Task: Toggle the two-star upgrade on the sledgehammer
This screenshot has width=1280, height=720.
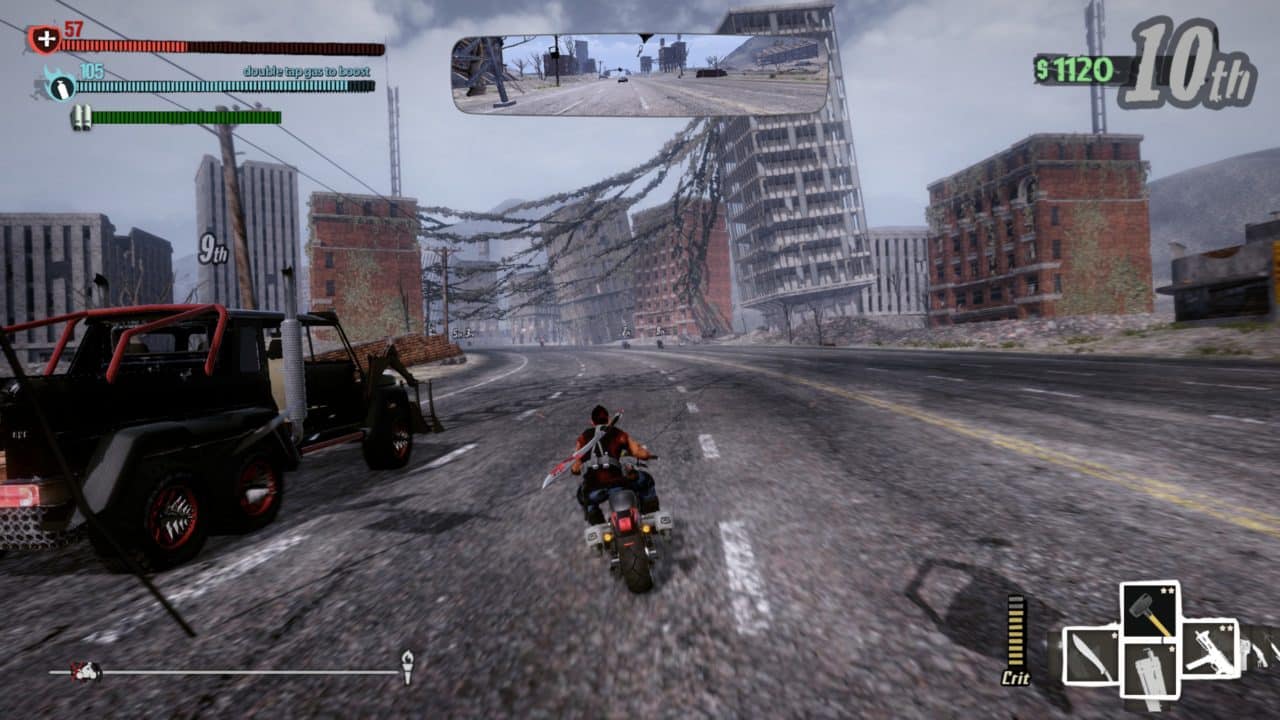Action: [1168, 591]
